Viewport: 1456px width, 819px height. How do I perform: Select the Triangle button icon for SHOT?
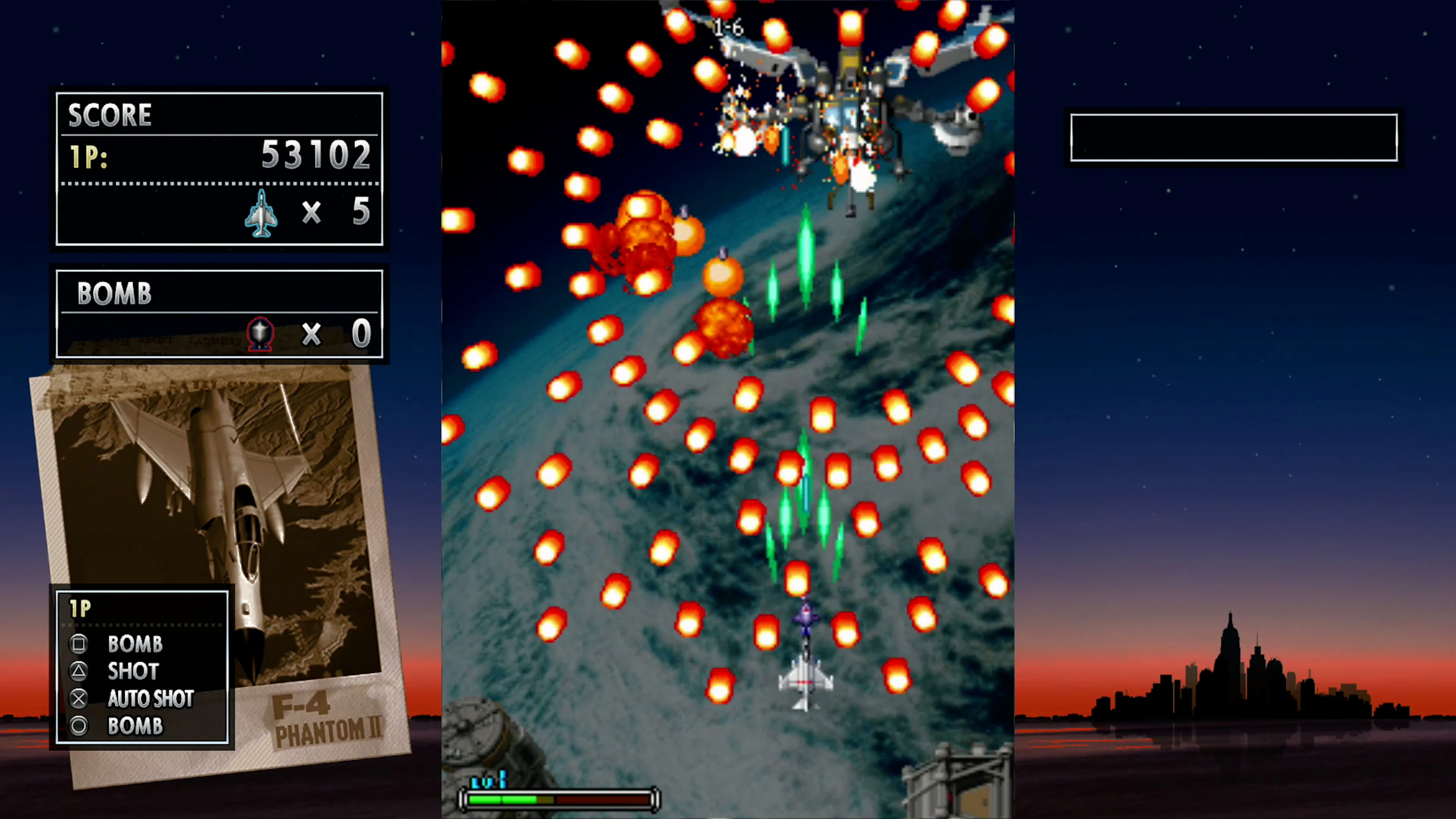click(x=78, y=671)
